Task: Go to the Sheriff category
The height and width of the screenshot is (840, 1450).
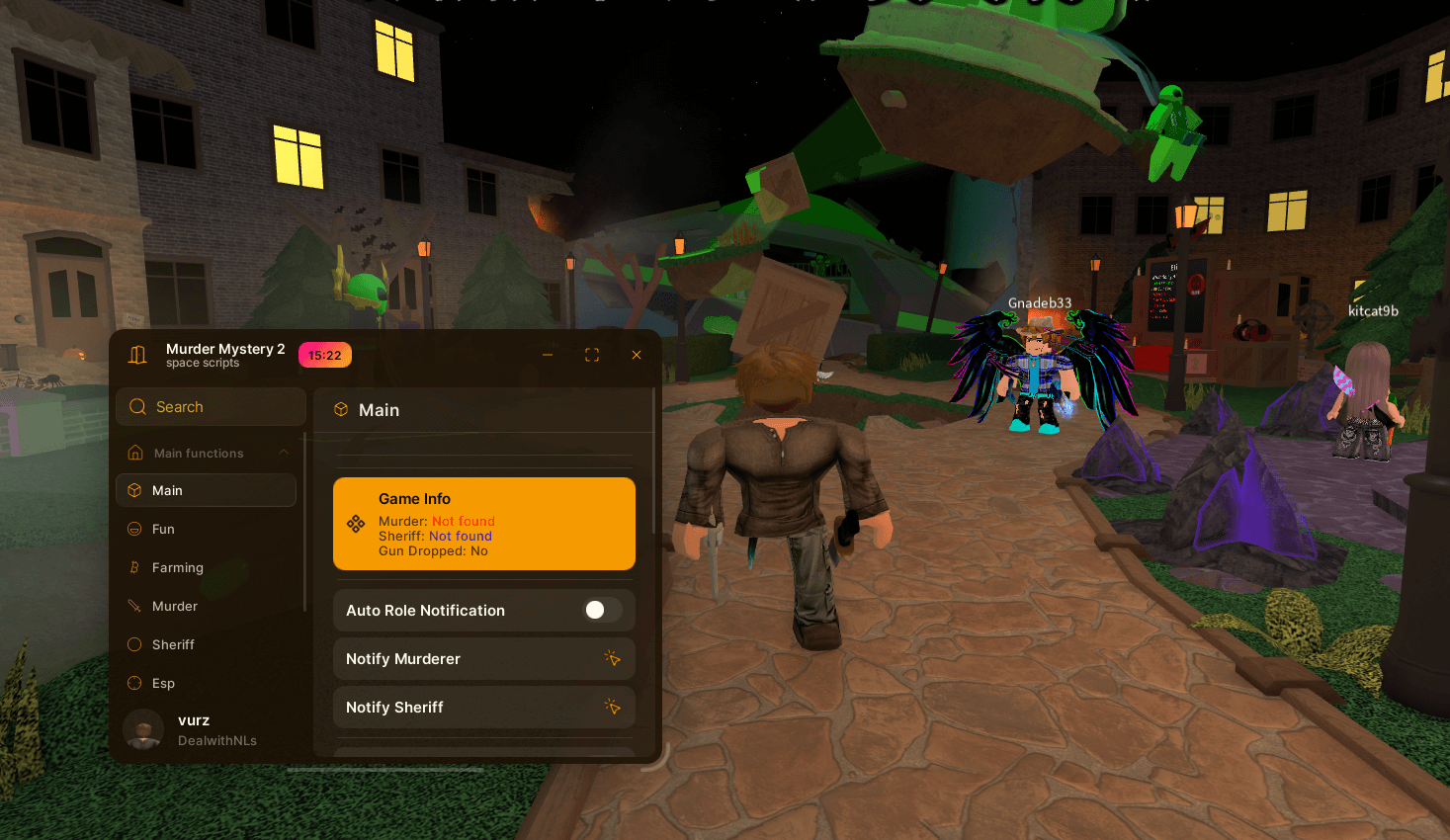Action: pyautogui.click(x=173, y=645)
